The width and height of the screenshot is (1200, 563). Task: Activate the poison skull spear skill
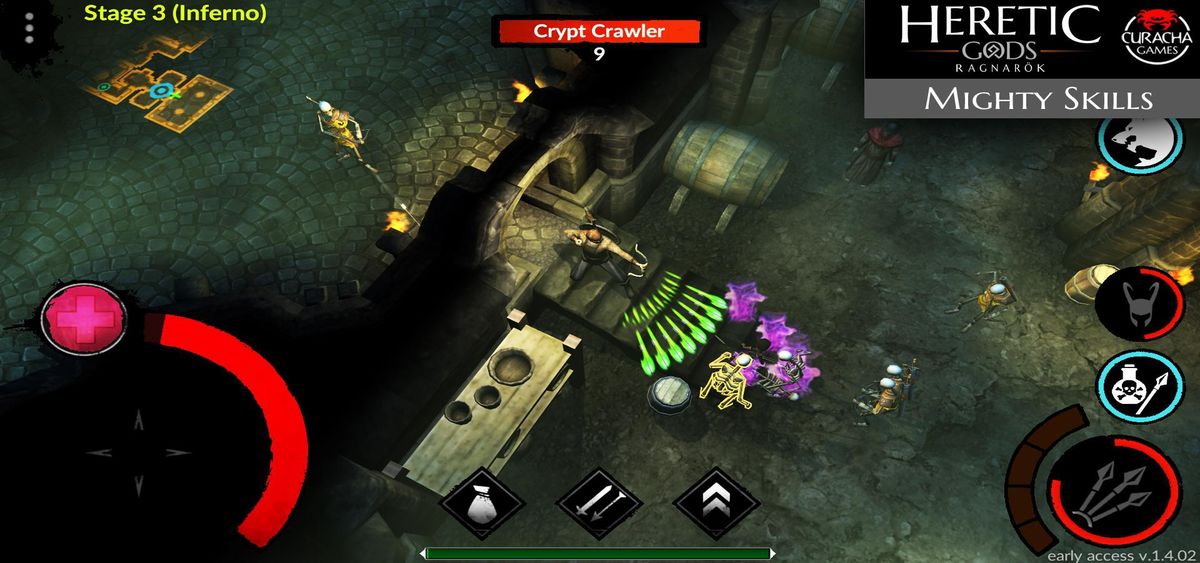pos(1140,389)
